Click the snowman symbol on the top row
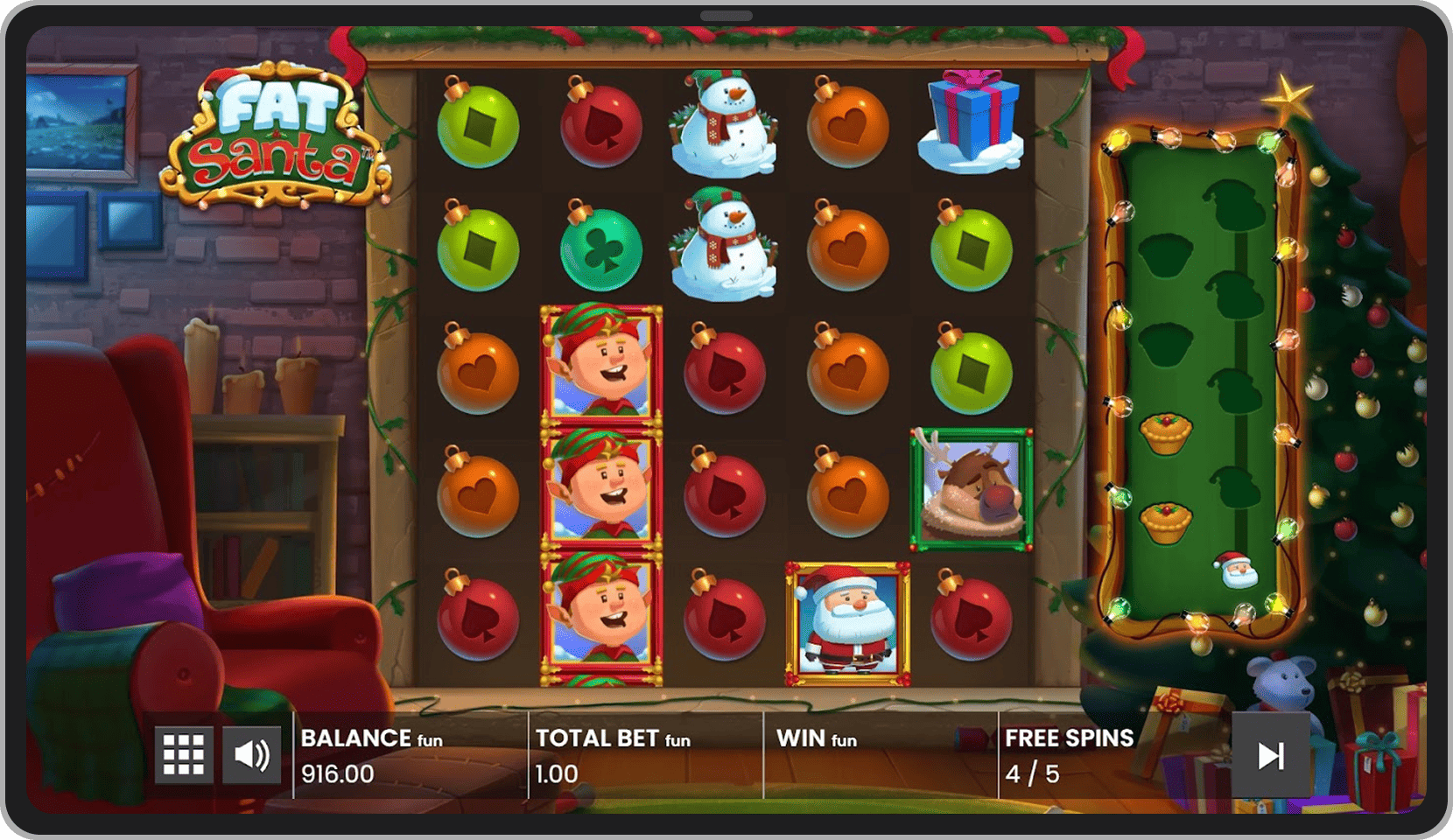1453x840 pixels. click(x=725, y=127)
